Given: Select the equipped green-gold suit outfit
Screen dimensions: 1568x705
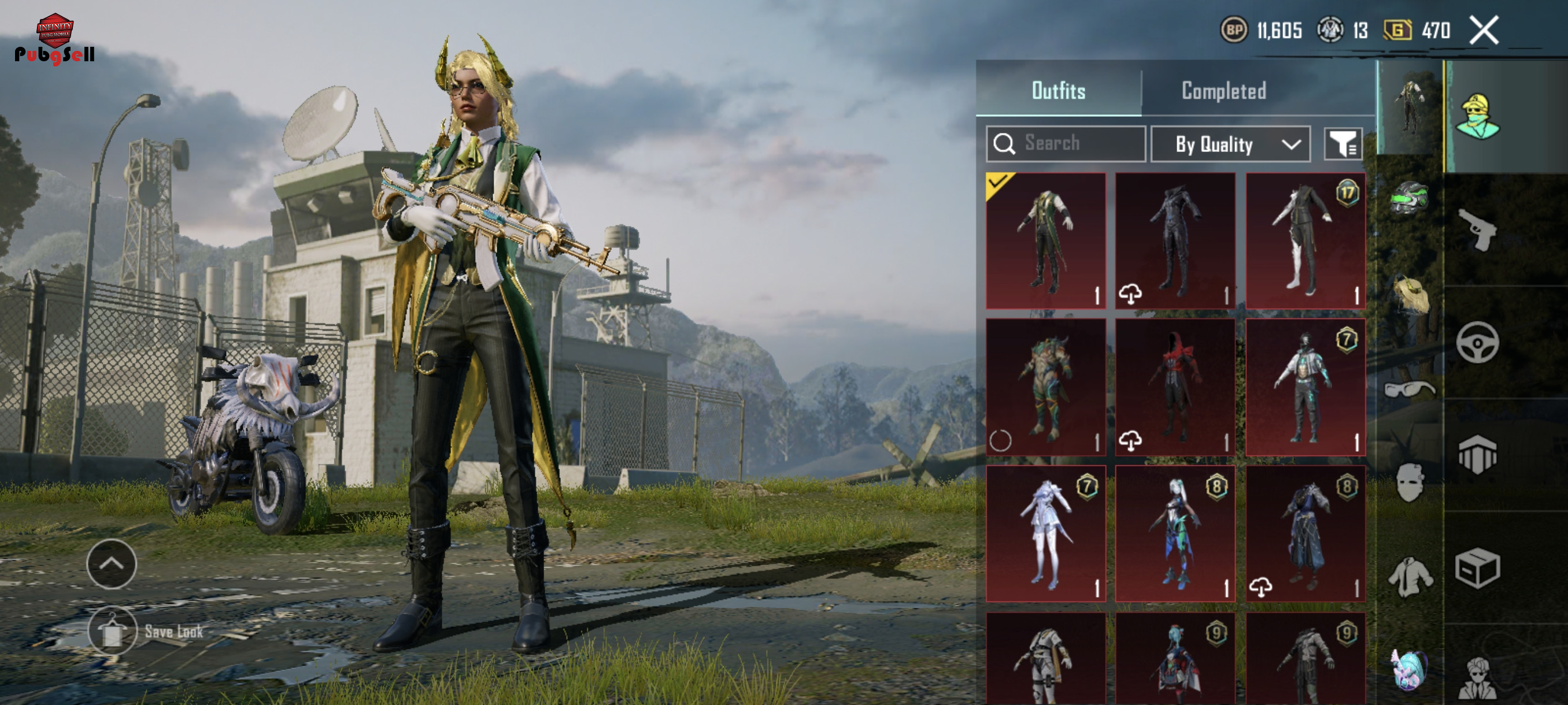Looking at the screenshot, I should tap(1046, 241).
